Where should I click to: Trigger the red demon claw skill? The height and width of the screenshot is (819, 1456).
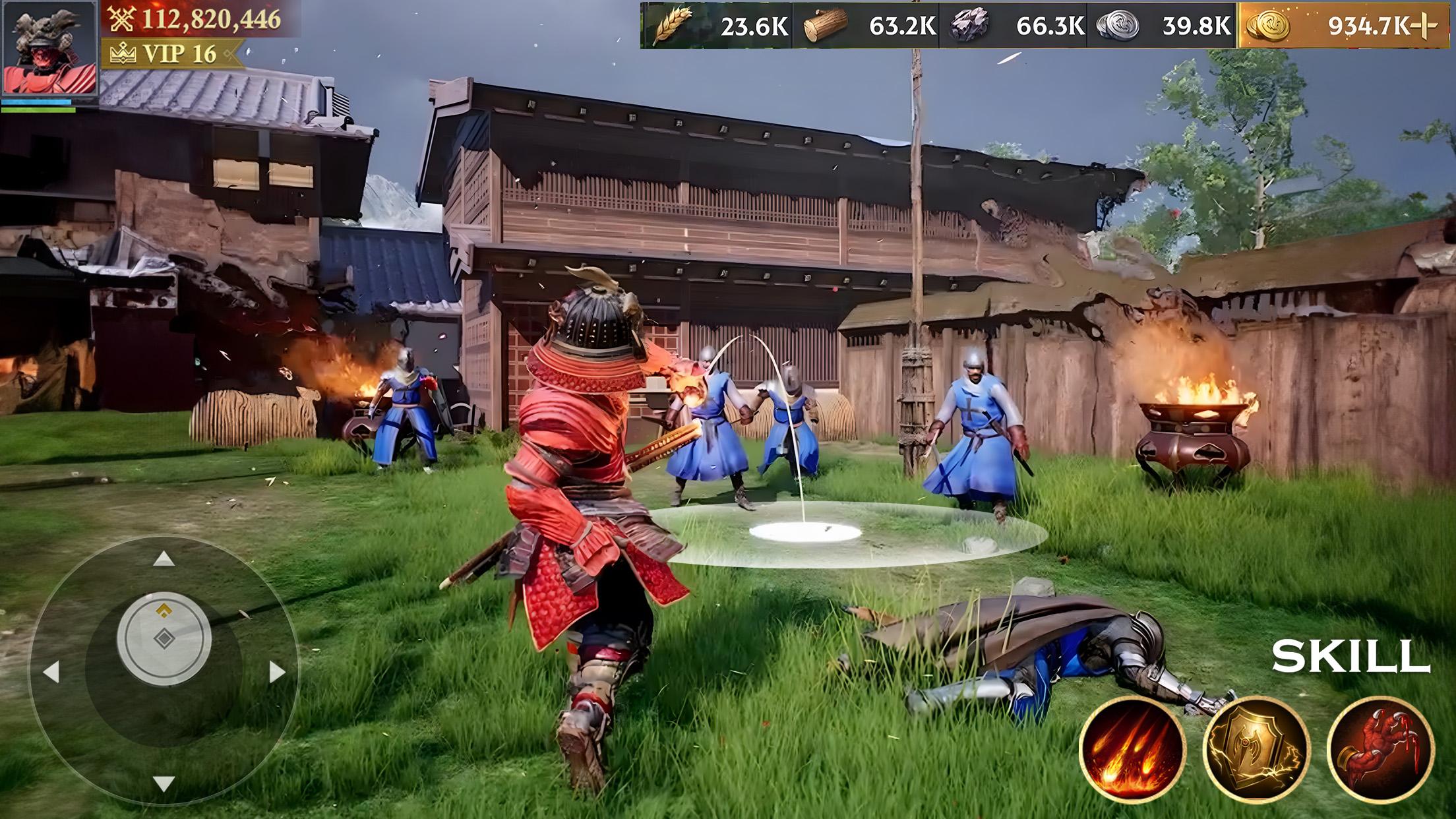(1380, 749)
